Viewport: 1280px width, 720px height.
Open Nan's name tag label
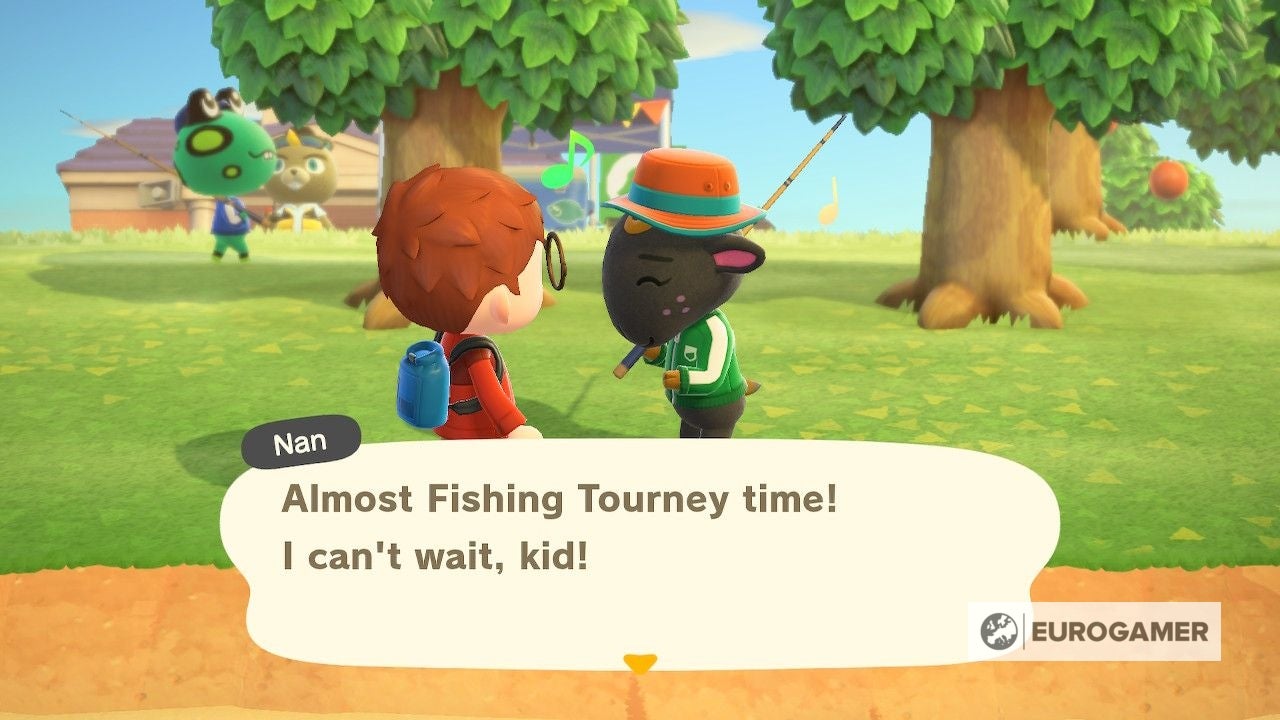coord(300,440)
